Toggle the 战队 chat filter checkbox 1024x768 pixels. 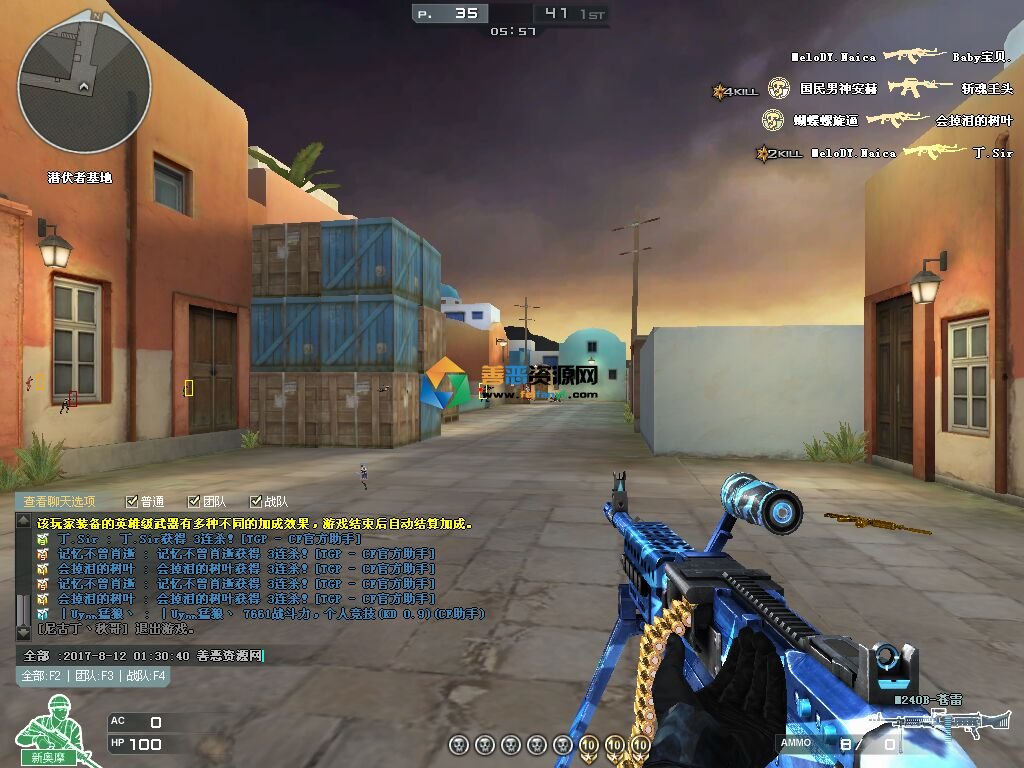(255, 502)
